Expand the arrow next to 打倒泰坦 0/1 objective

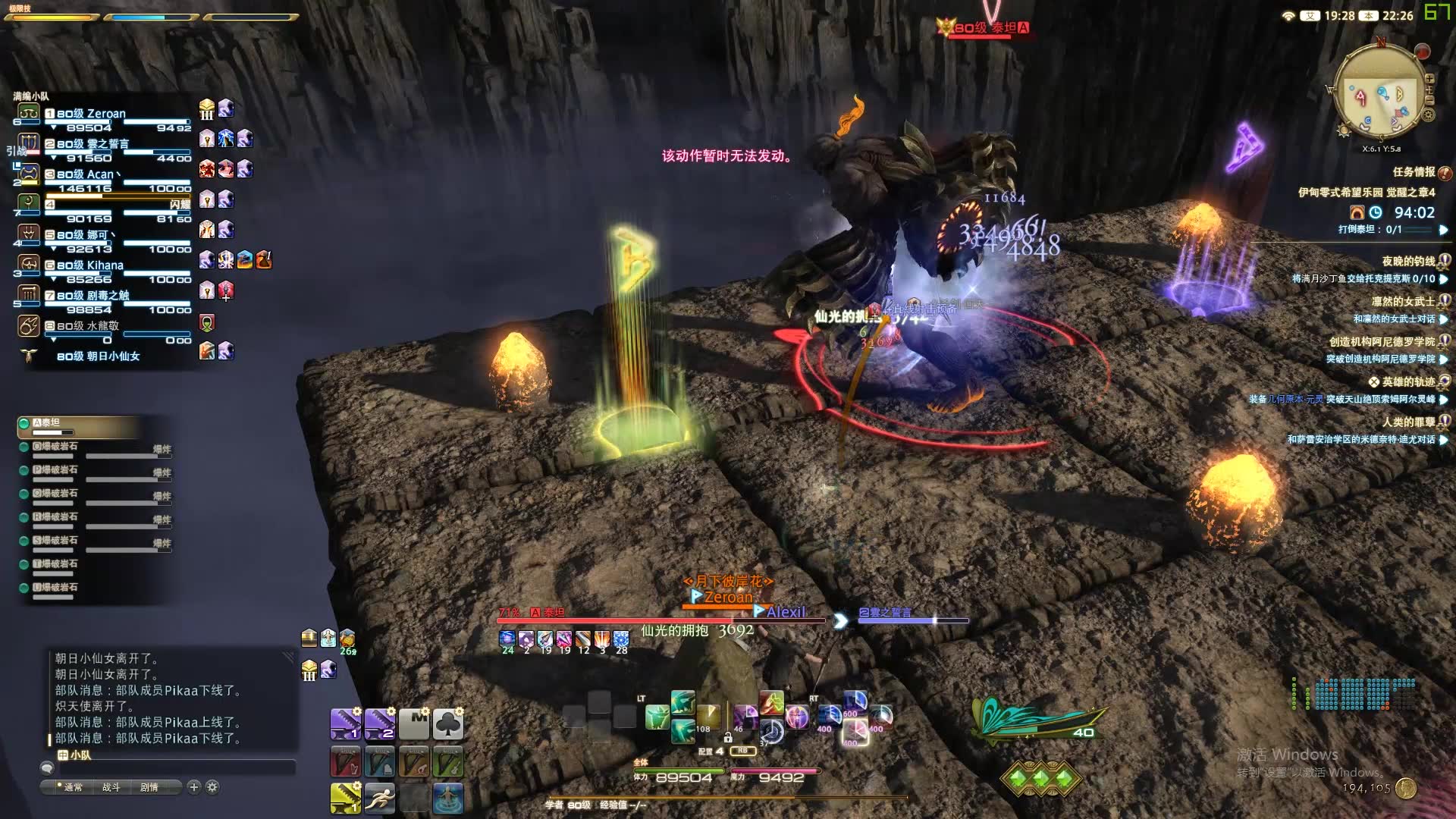click(1443, 231)
